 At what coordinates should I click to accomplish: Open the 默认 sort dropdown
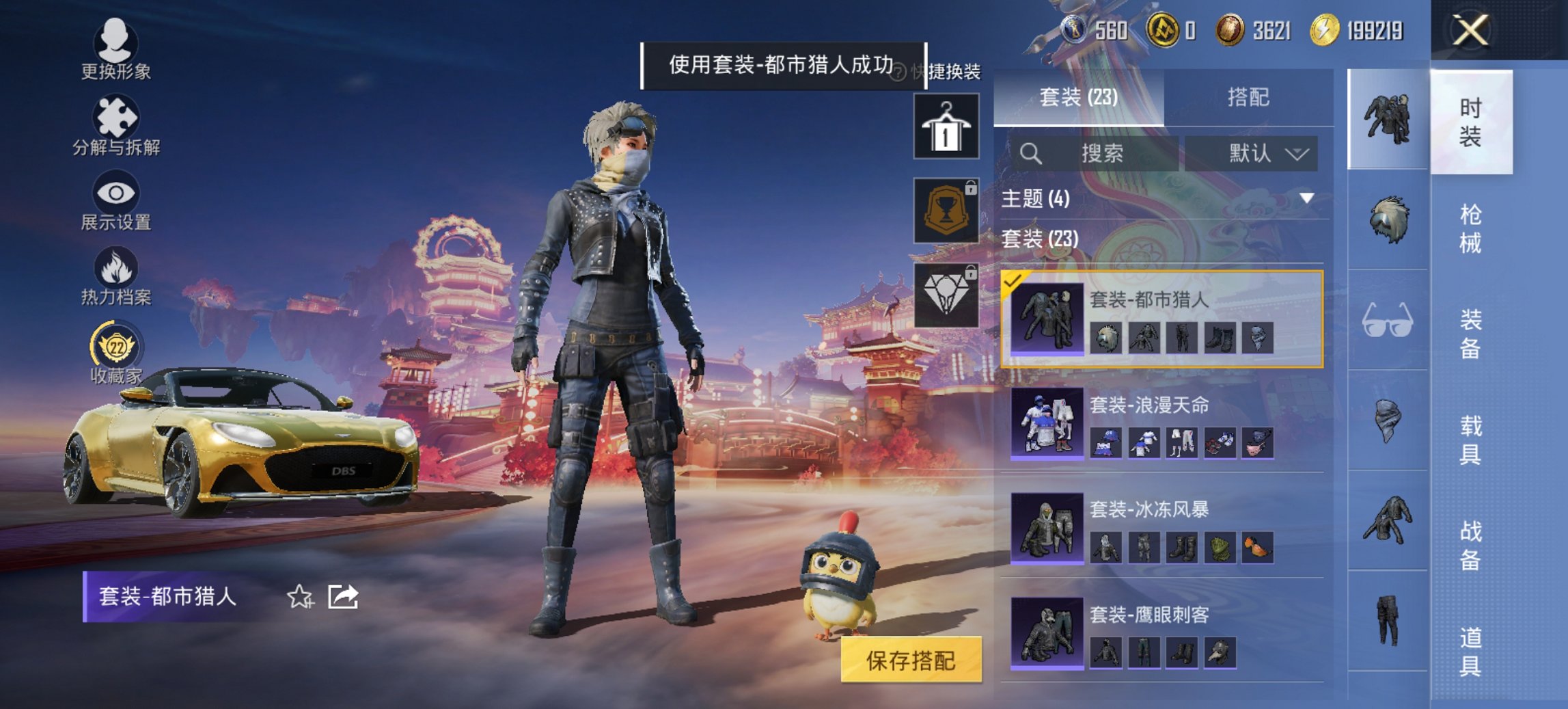[1263, 153]
